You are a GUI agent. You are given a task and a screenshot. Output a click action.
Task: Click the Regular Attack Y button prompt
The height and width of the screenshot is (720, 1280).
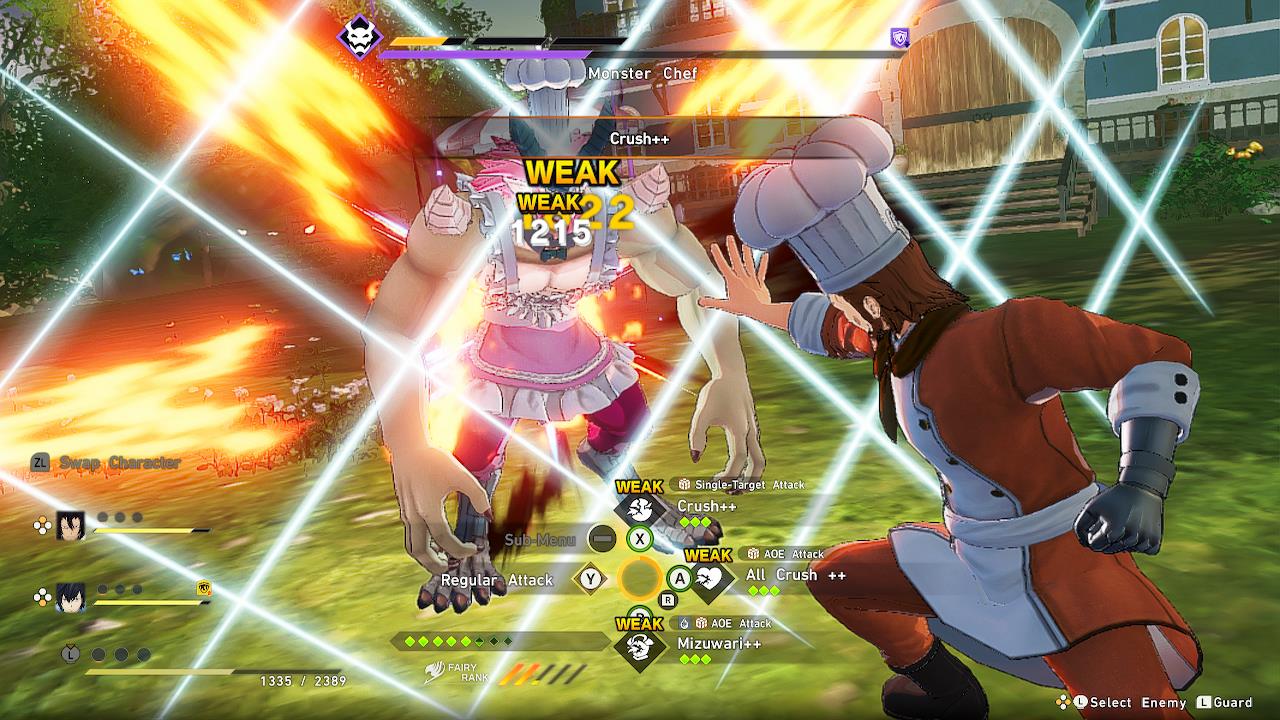click(589, 577)
